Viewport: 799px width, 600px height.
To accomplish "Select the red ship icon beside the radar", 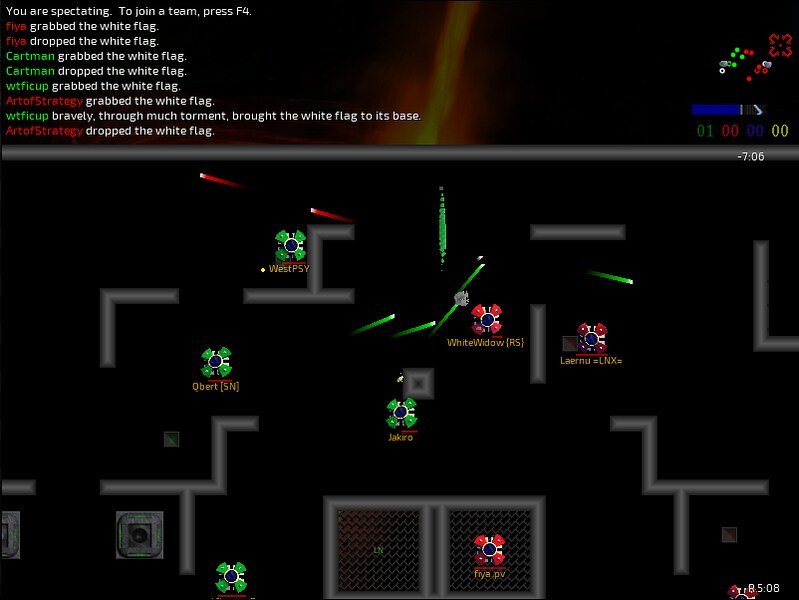I will (780, 44).
